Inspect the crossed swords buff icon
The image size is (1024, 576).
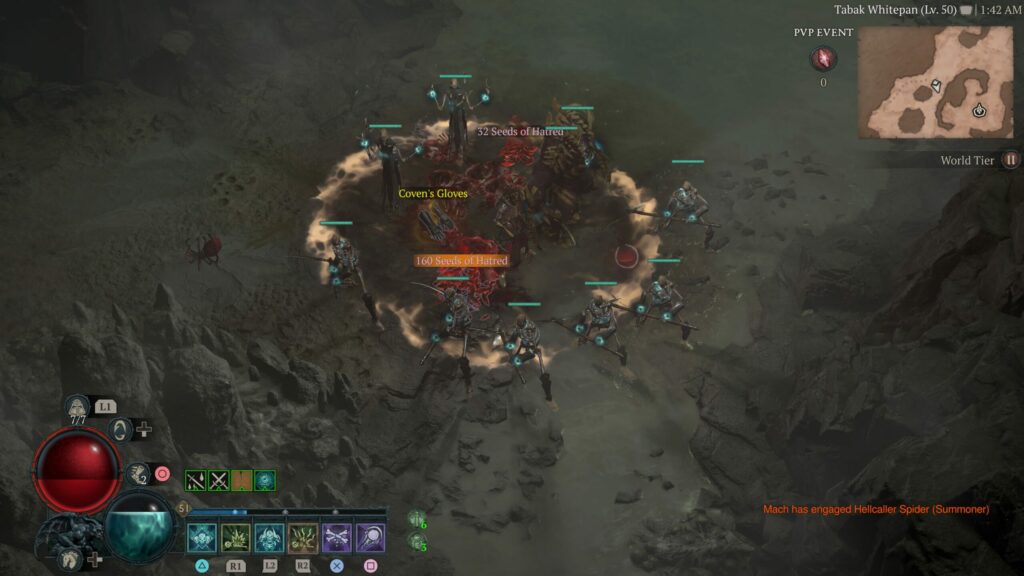click(x=219, y=481)
